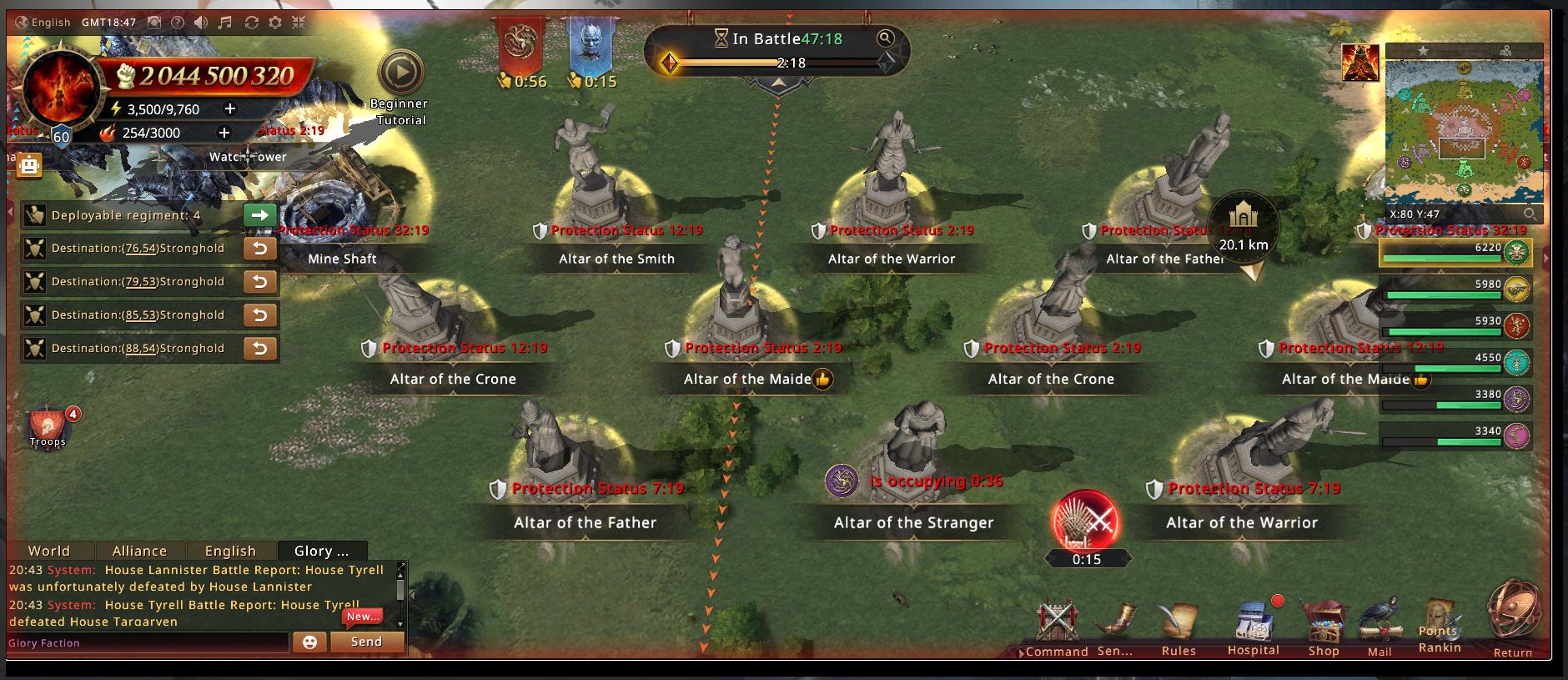
Task: Open the battle search magnifier
Action: tap(885, 38)
